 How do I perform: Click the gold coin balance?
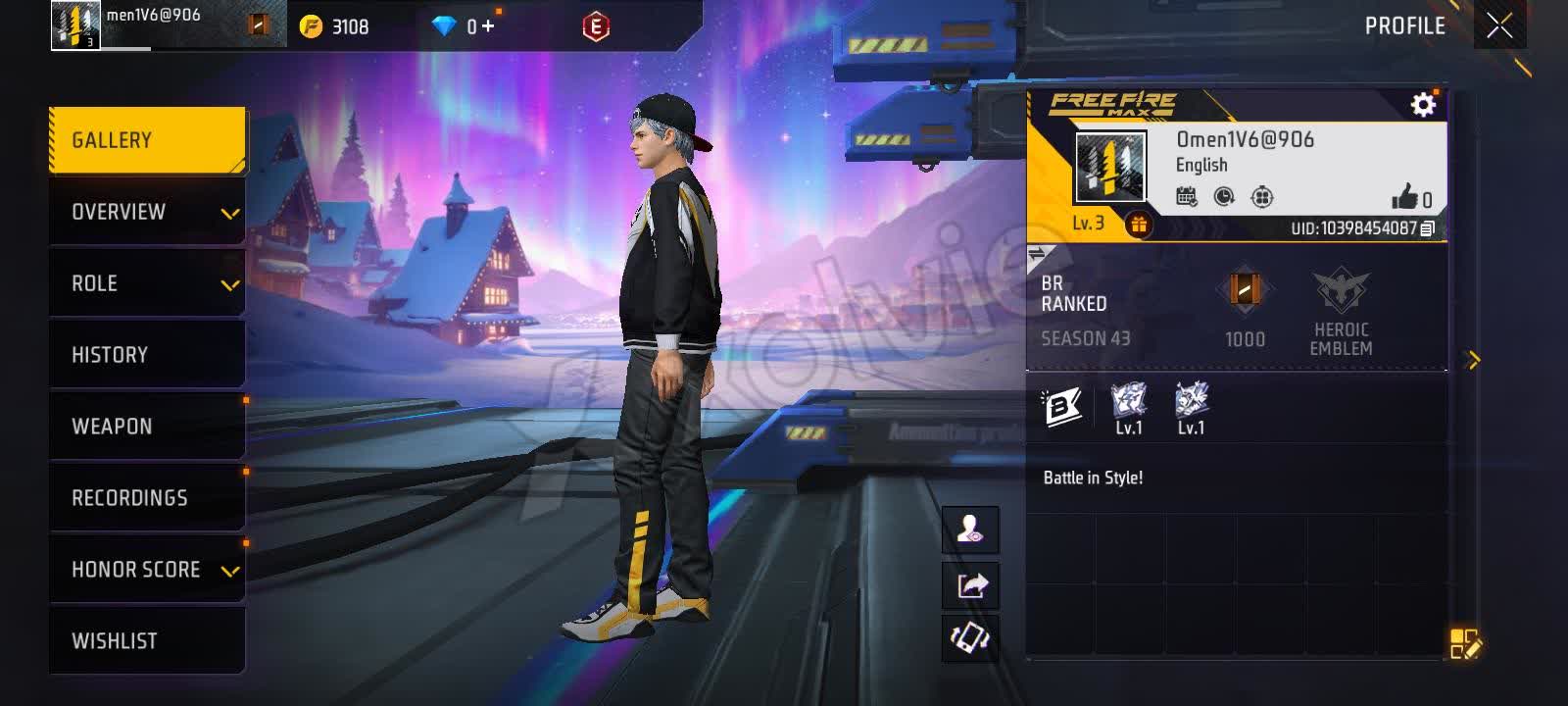point(335,26)
